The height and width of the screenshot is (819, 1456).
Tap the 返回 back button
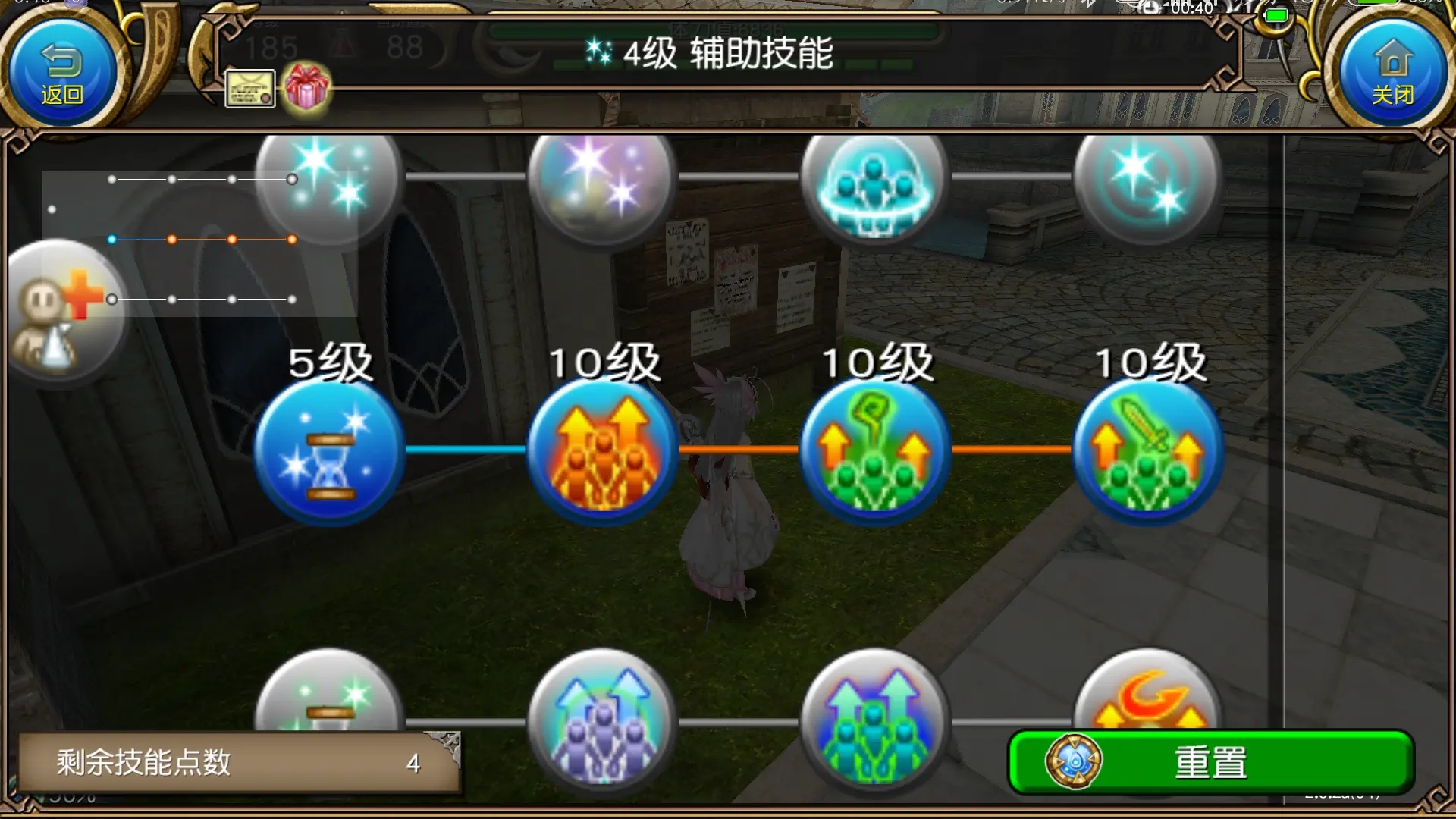point(61,72)
